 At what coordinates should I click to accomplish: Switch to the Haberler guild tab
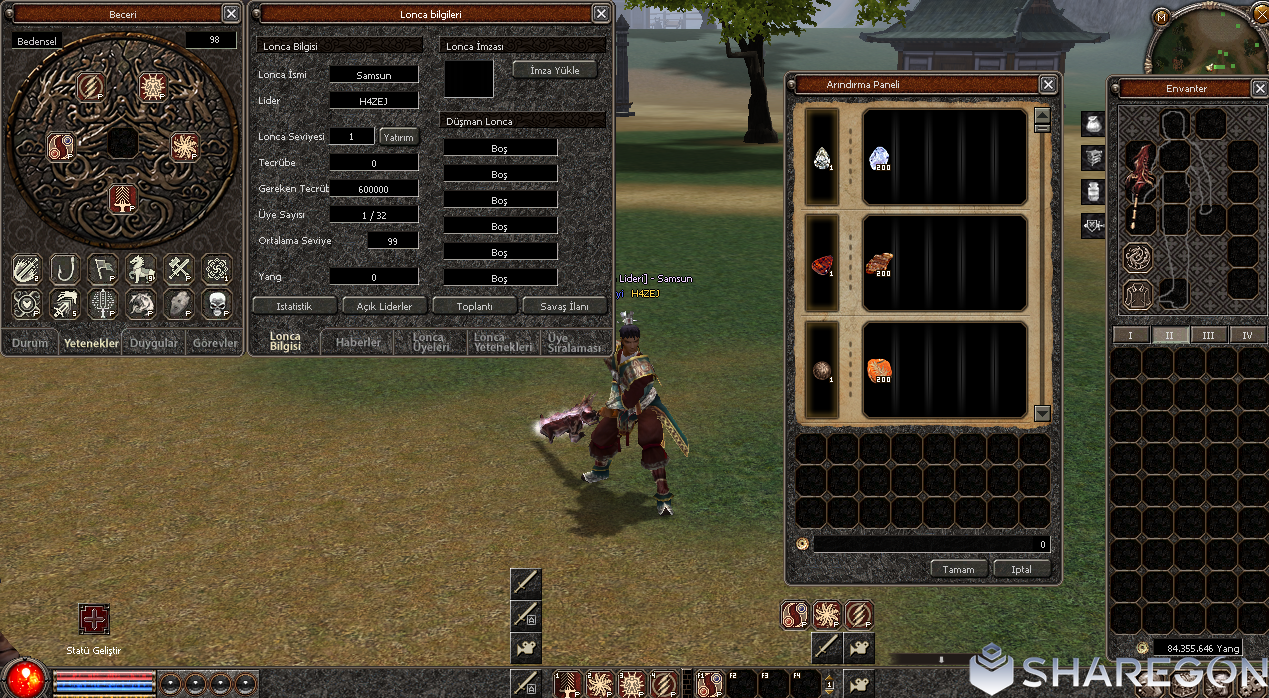358,342
